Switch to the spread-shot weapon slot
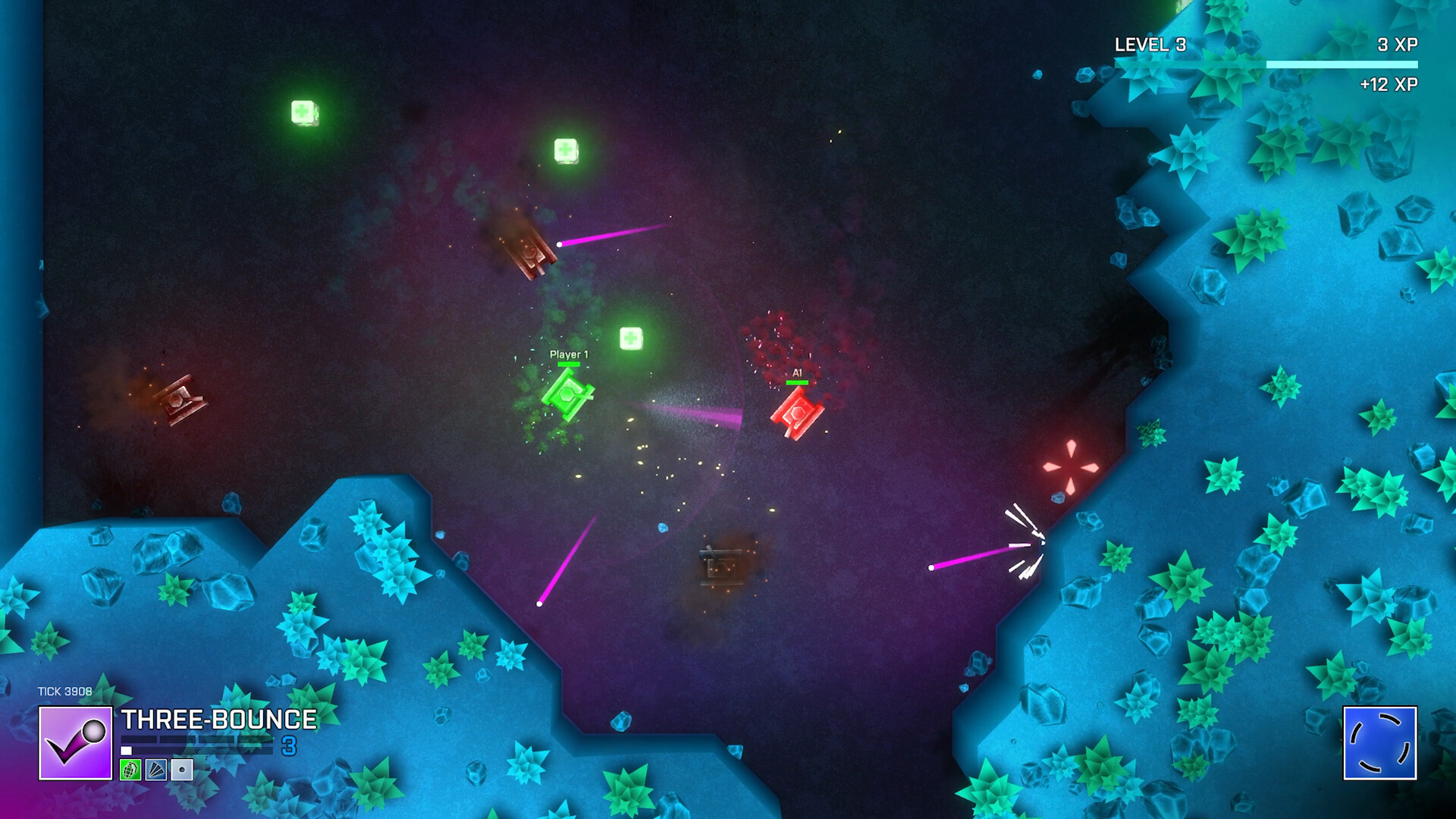The width and height of the screenshot is (1456, 819). [156, 770]
